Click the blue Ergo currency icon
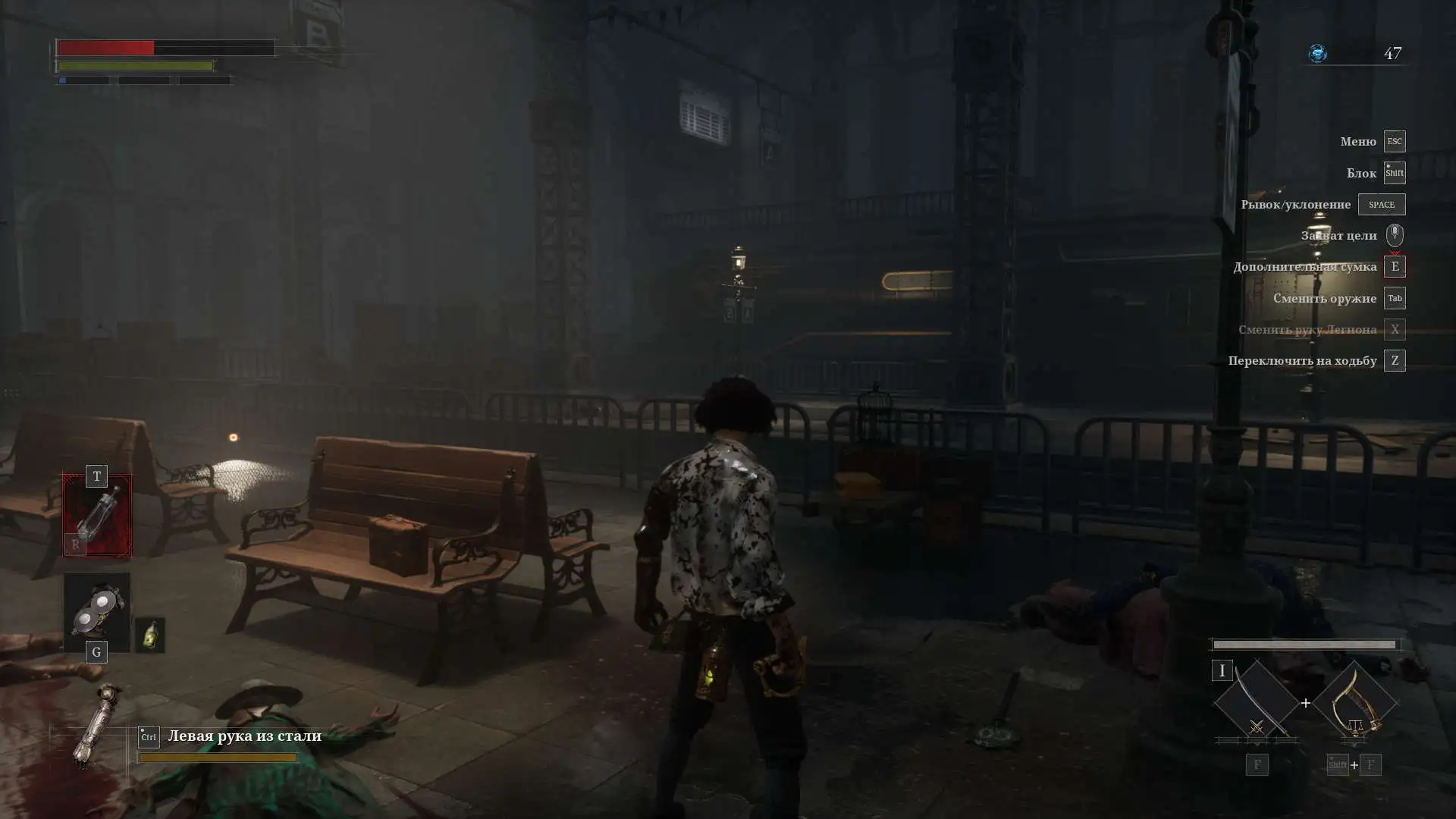Screen dimensions: 1456x819 pos(1318,53)
